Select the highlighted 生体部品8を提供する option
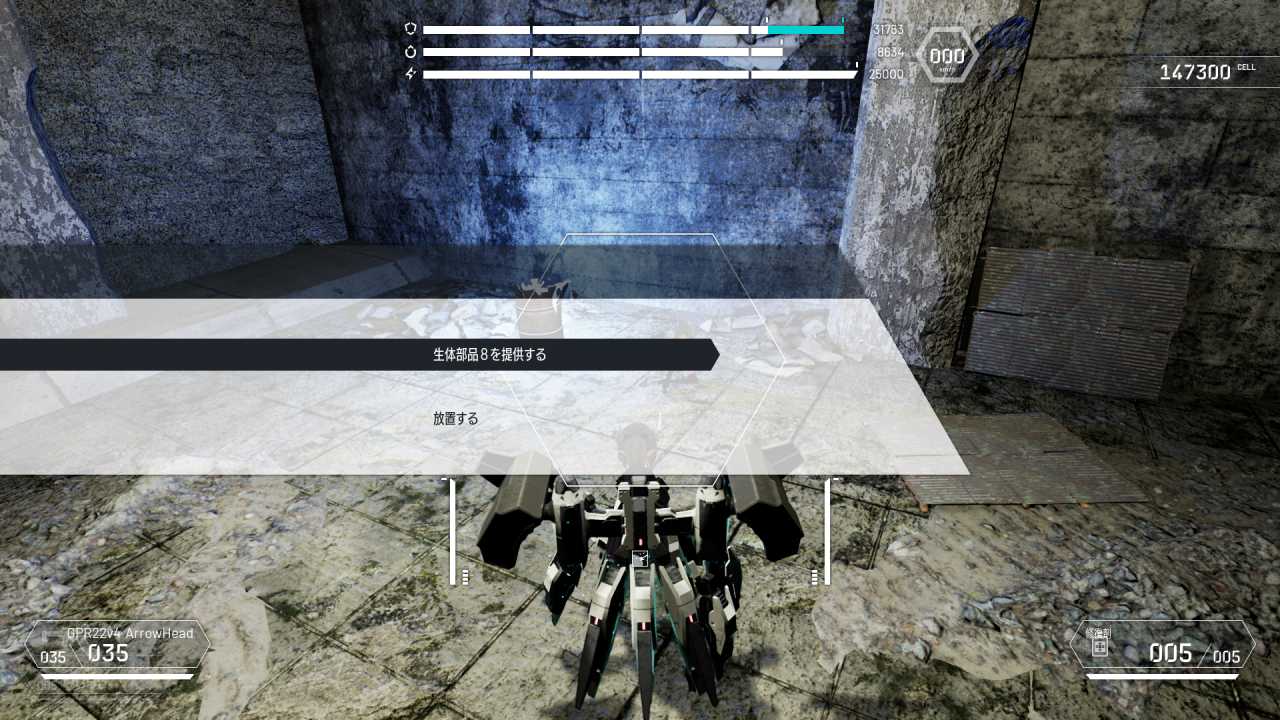 click(x=490, y=353)
